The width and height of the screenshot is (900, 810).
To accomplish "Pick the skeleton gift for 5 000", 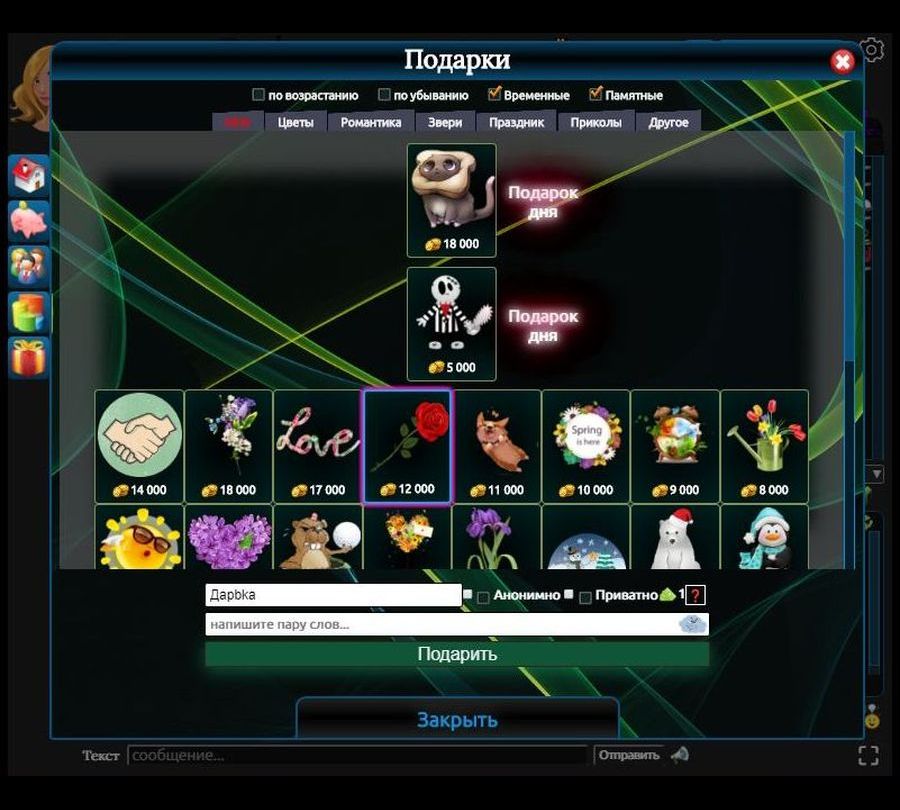I will 451,323.
